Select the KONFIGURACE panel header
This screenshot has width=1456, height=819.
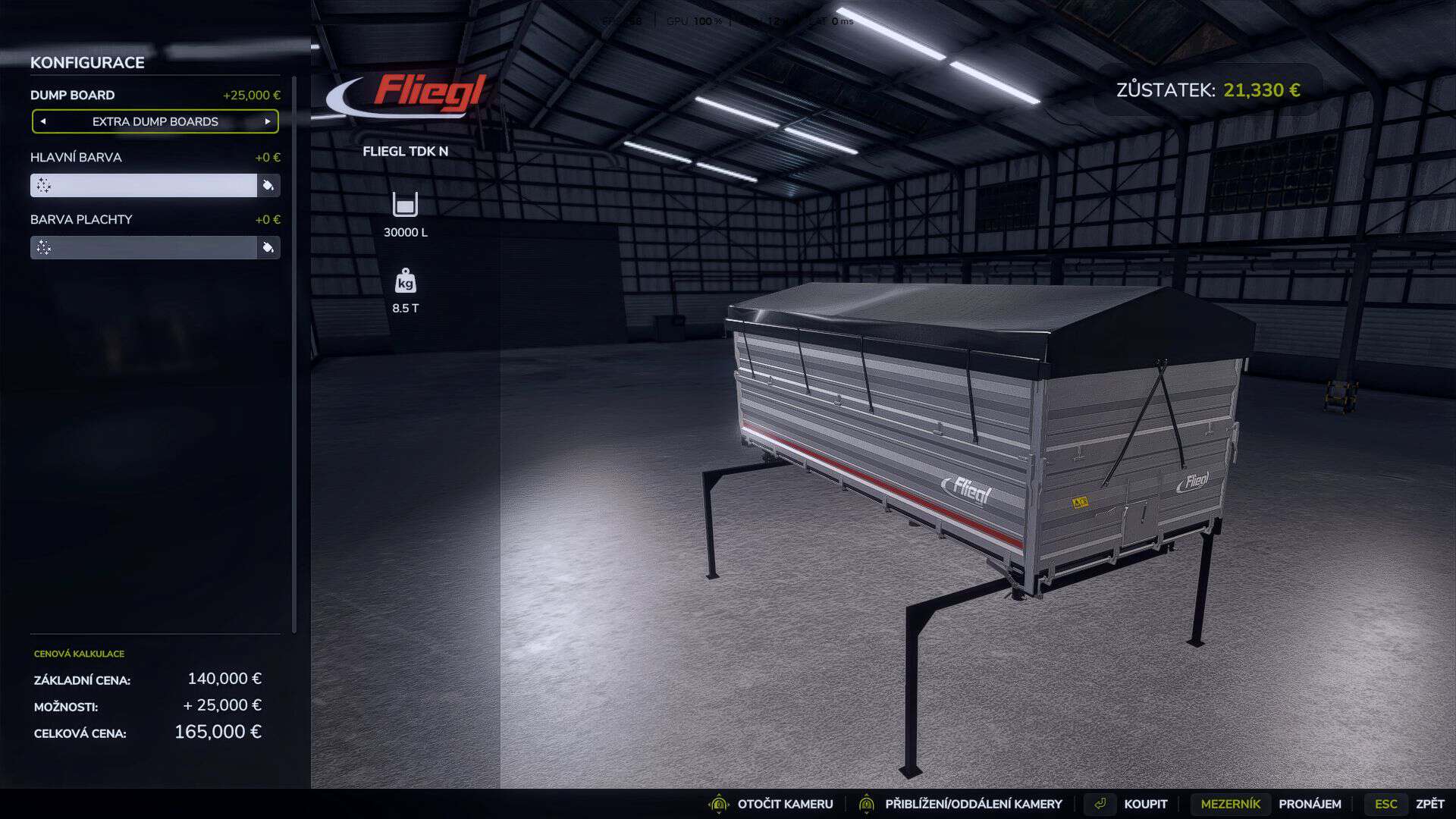[x=87, y=63]
